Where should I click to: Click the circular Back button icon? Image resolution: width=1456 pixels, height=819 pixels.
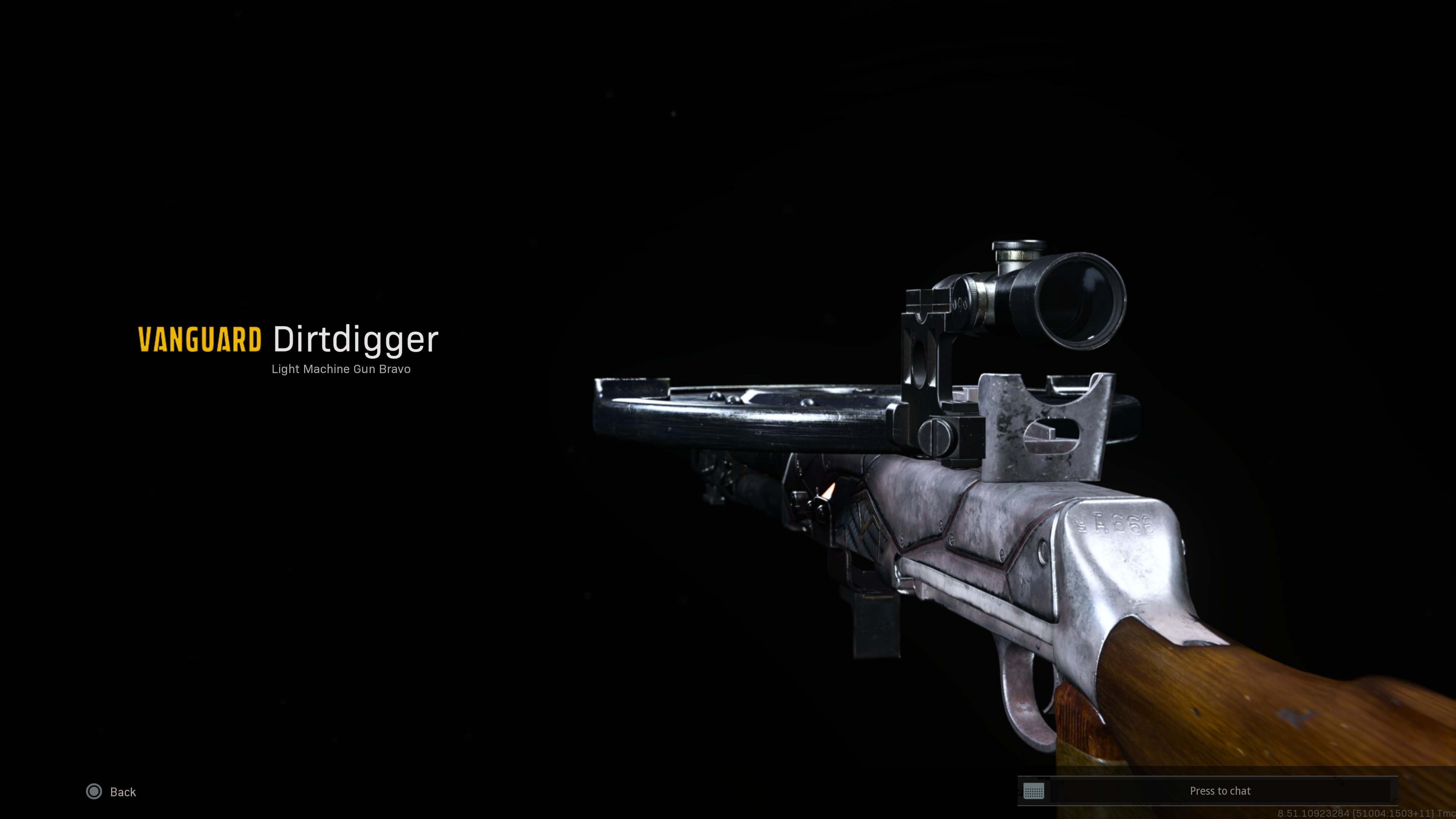pos(94,792)
